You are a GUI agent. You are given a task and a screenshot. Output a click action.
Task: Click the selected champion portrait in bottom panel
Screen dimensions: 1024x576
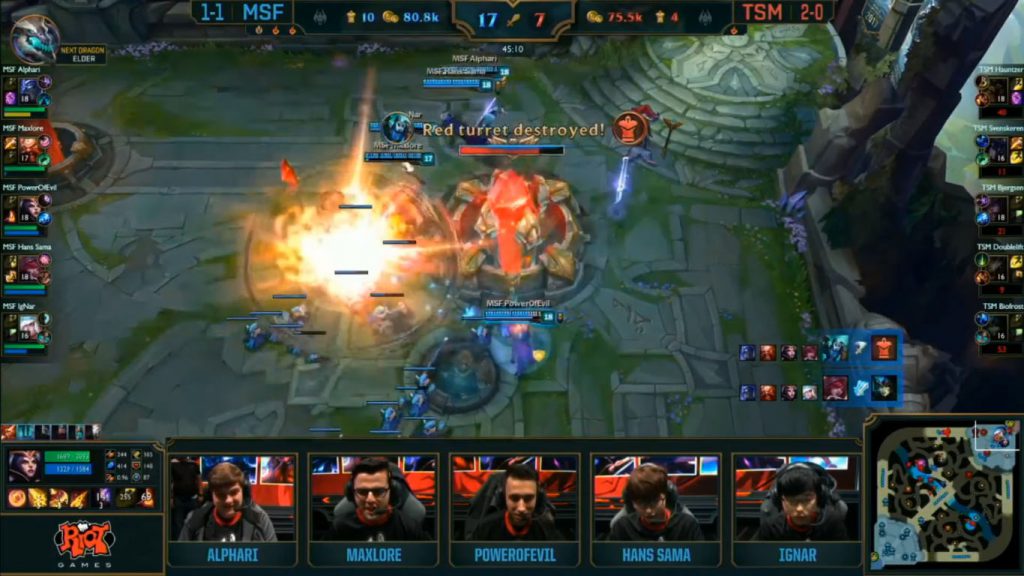22,466
